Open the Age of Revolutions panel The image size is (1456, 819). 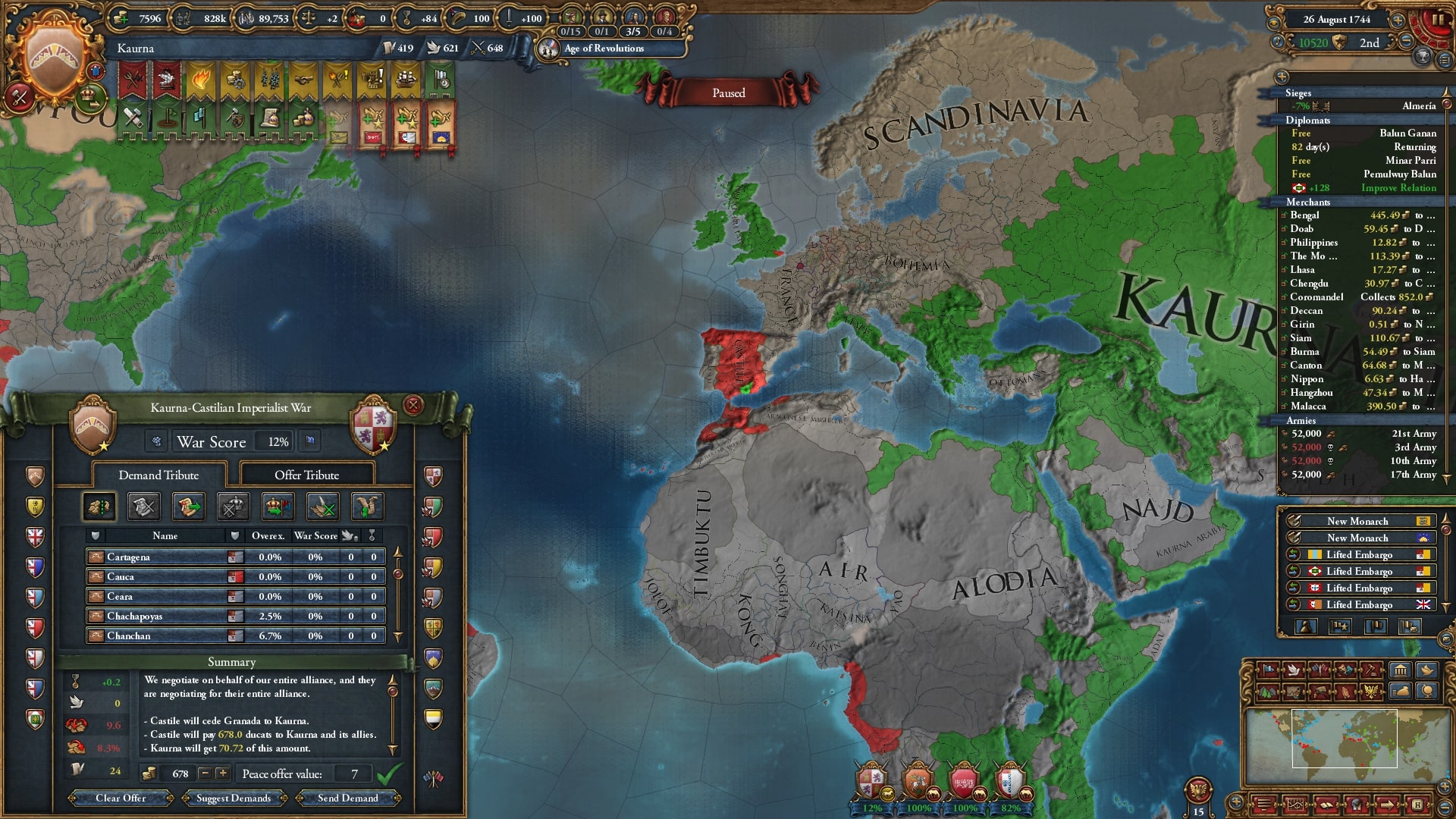click(x=604, y=49)
